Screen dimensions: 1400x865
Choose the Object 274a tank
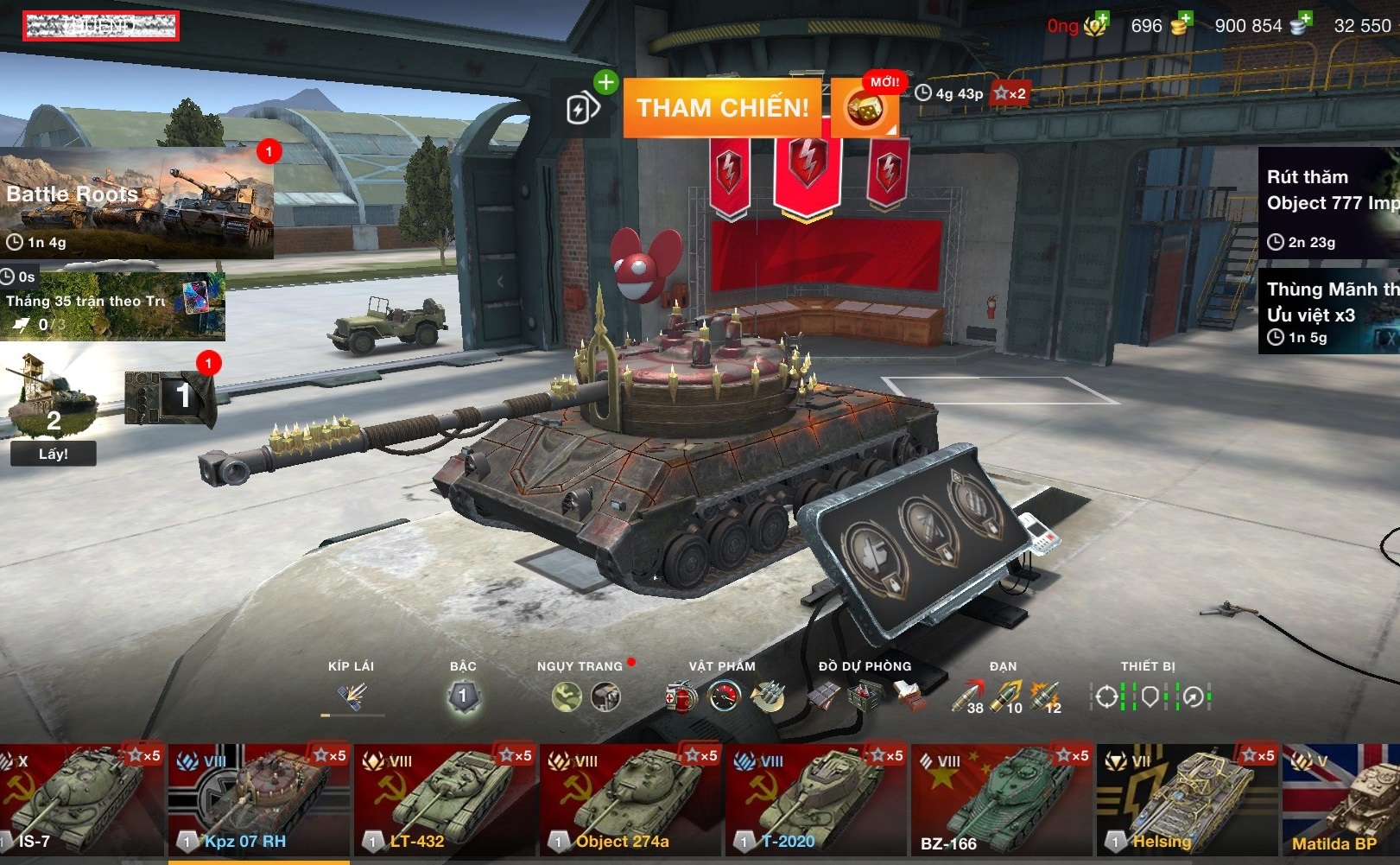[631, 799]
